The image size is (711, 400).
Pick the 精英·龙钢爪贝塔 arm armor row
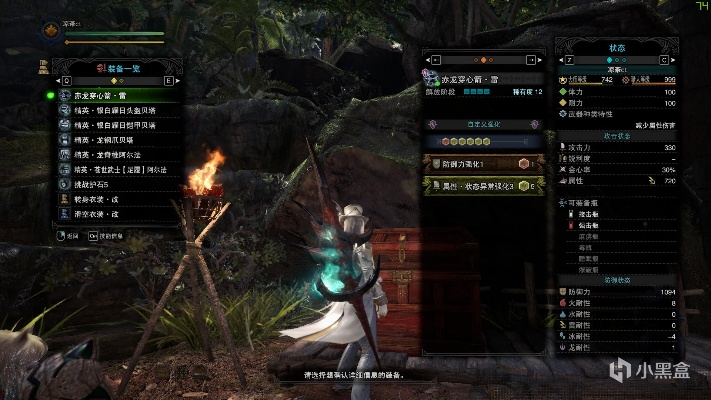tap(110, 140)
